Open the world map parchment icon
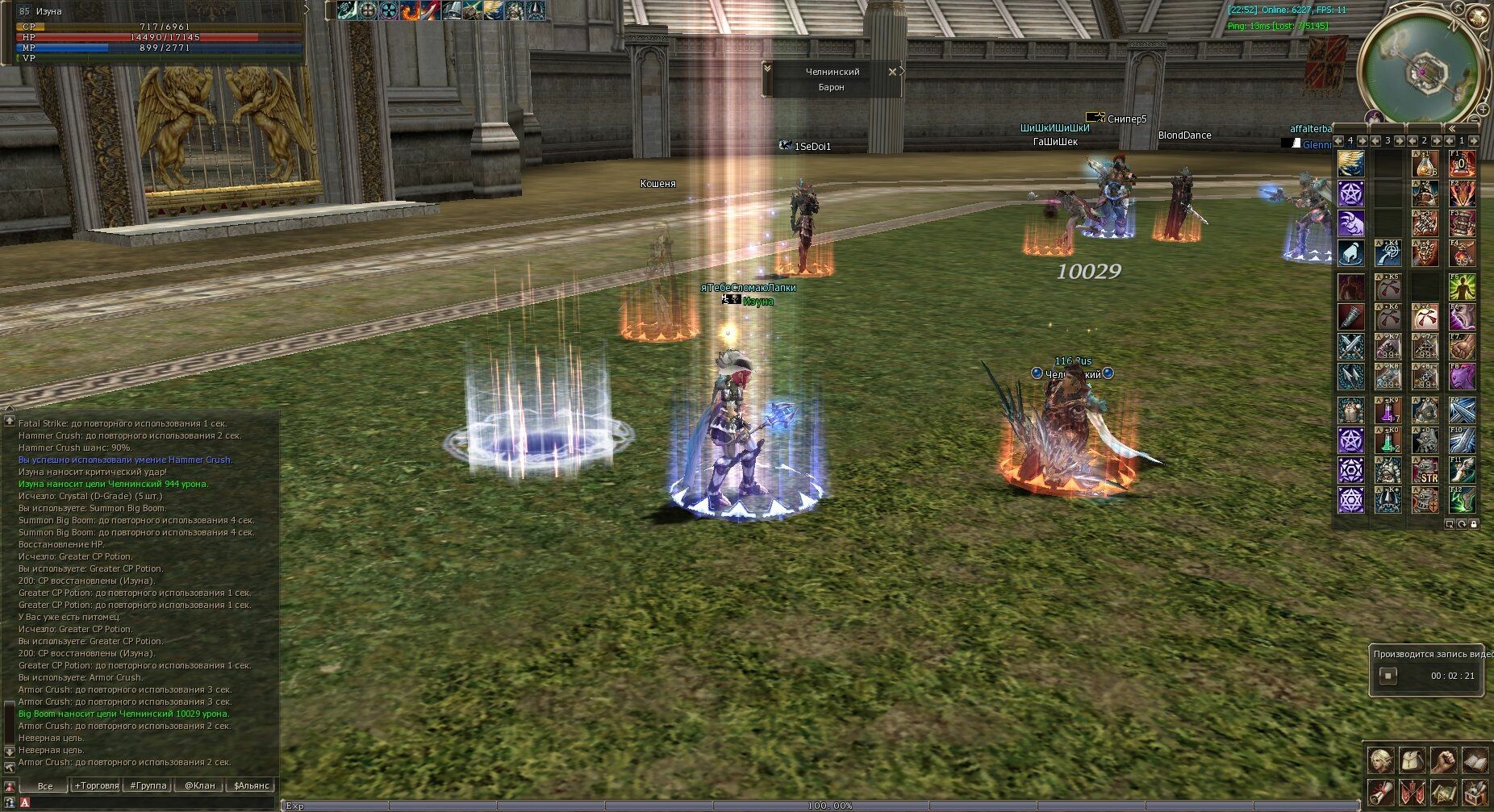The height and width of the screenshot is (812, 1494). tap(1443, 792)
